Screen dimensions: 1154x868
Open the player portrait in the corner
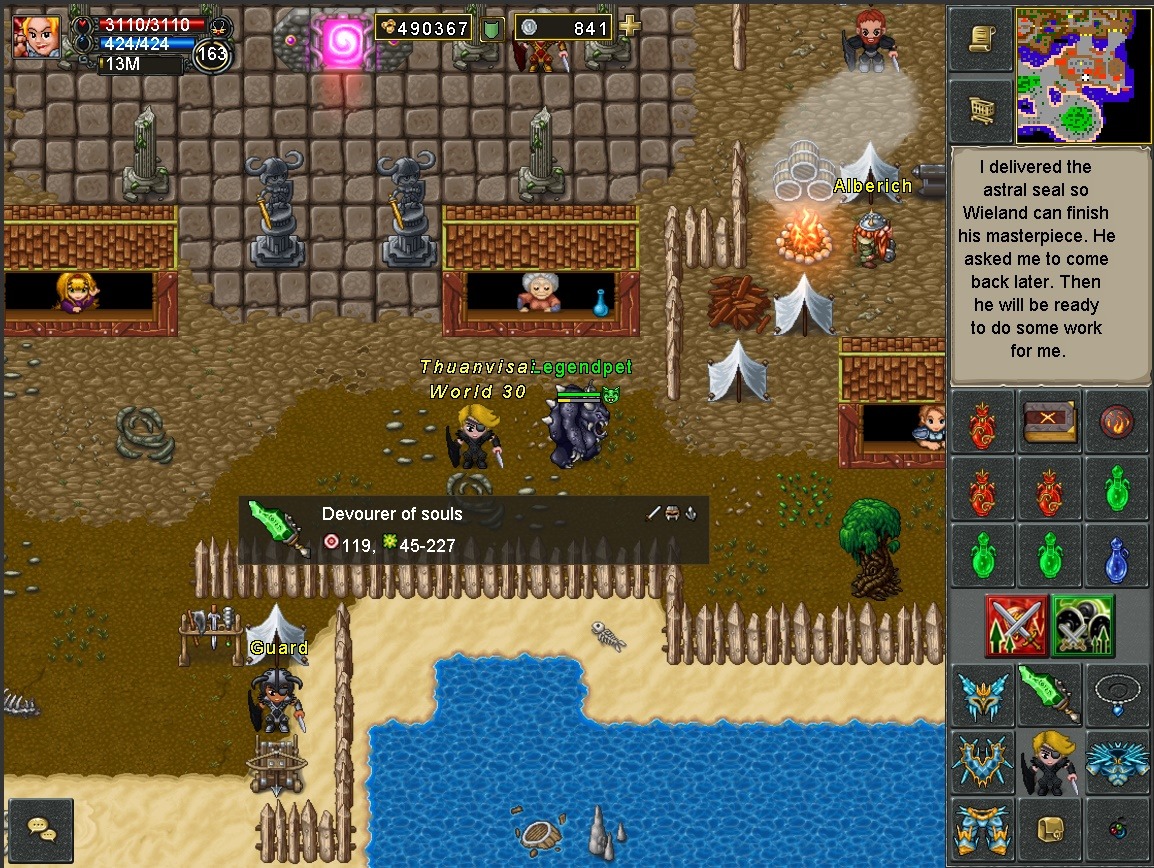(x=37, y=36)
